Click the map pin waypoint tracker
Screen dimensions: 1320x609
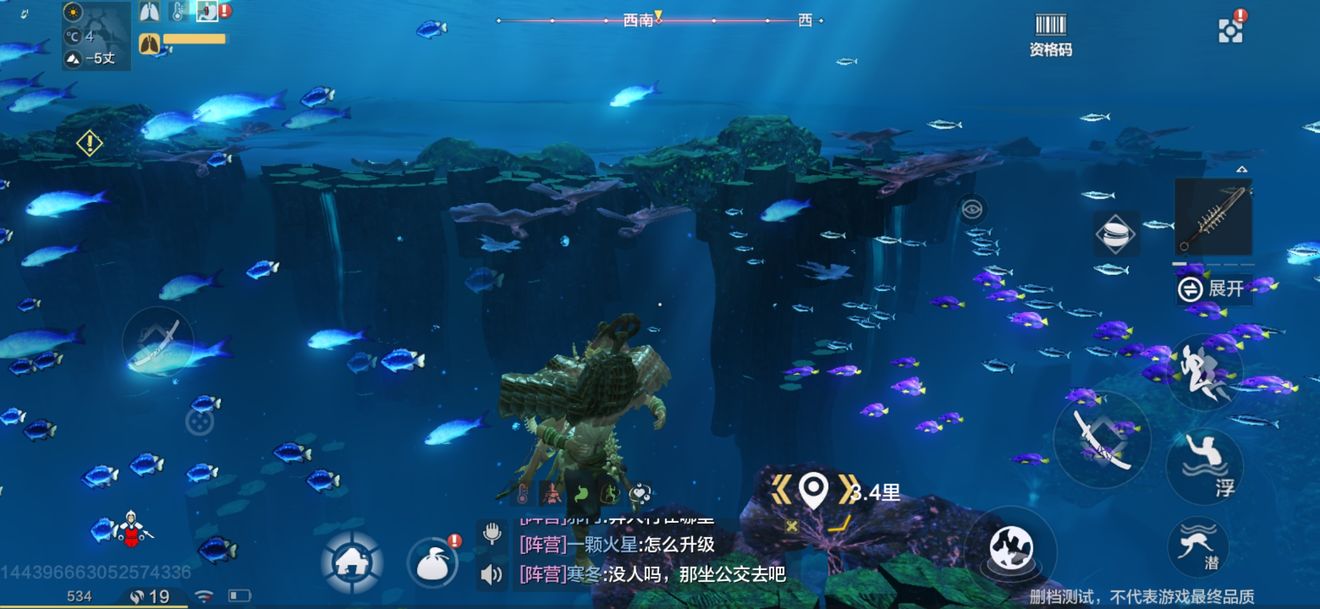coord(814,490)
